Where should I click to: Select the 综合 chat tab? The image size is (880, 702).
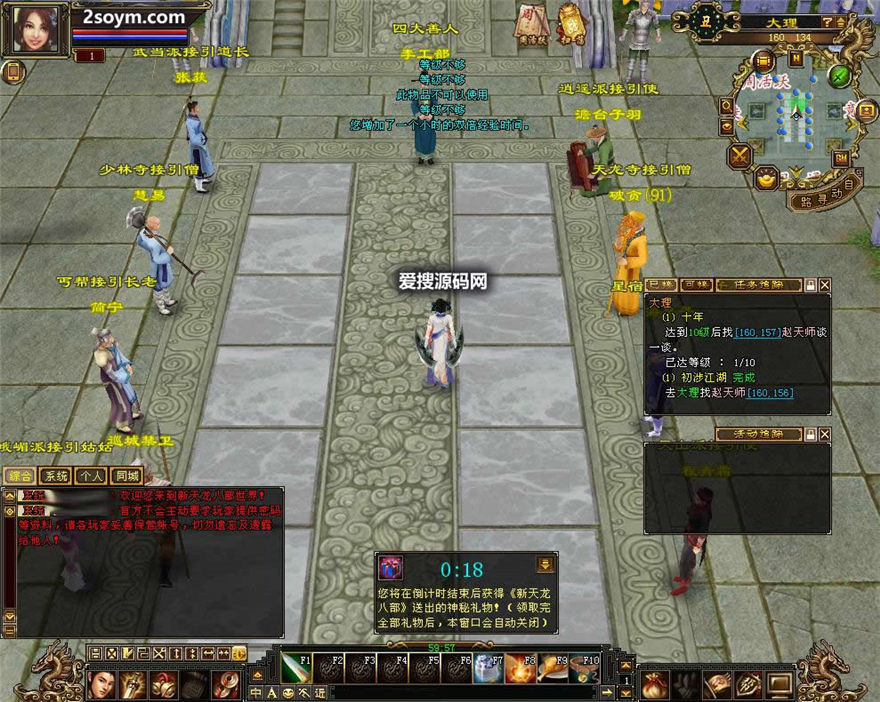[18, 476]
